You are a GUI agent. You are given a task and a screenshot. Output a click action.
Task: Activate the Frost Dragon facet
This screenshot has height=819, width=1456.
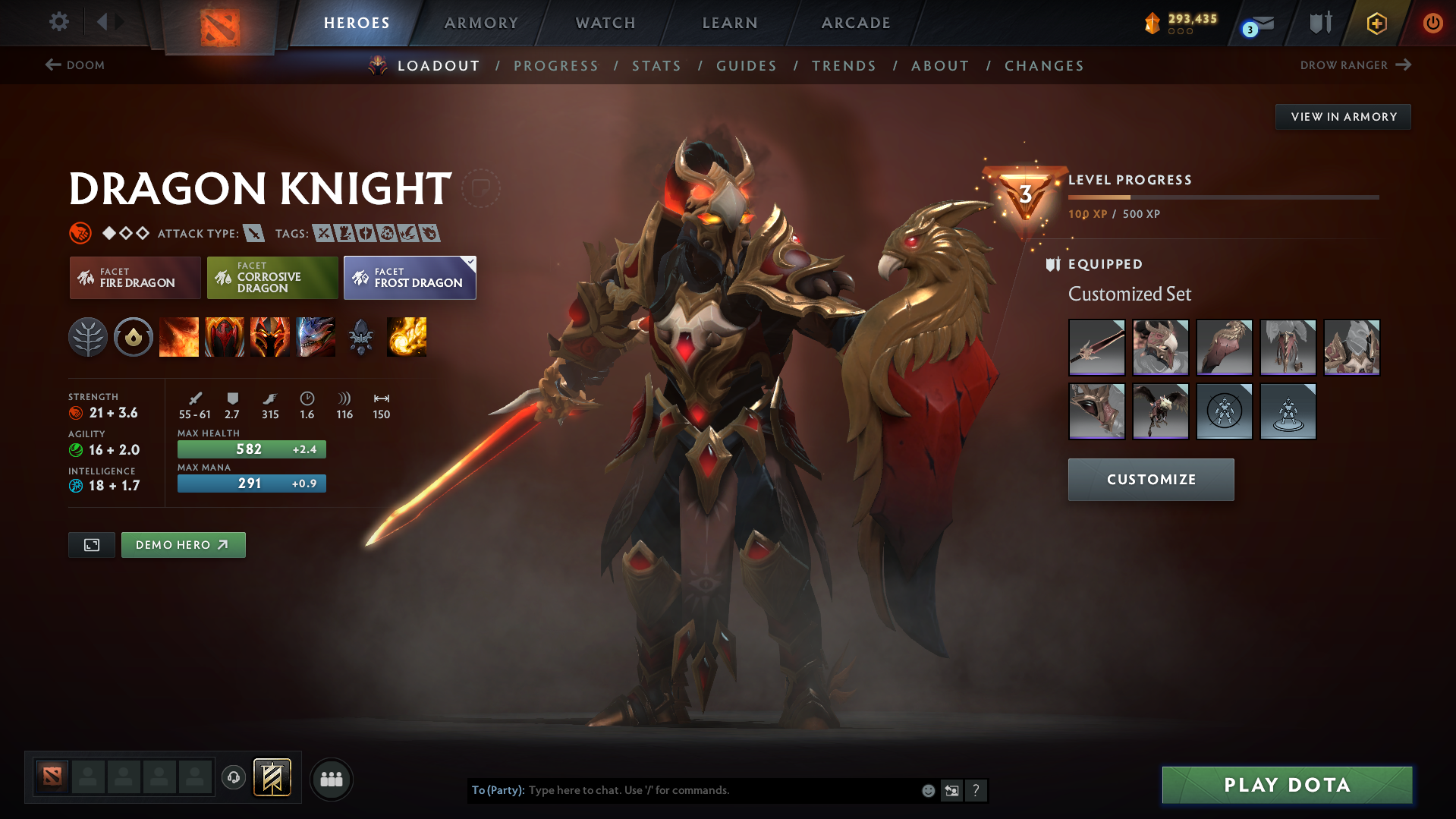click(410, 278)
